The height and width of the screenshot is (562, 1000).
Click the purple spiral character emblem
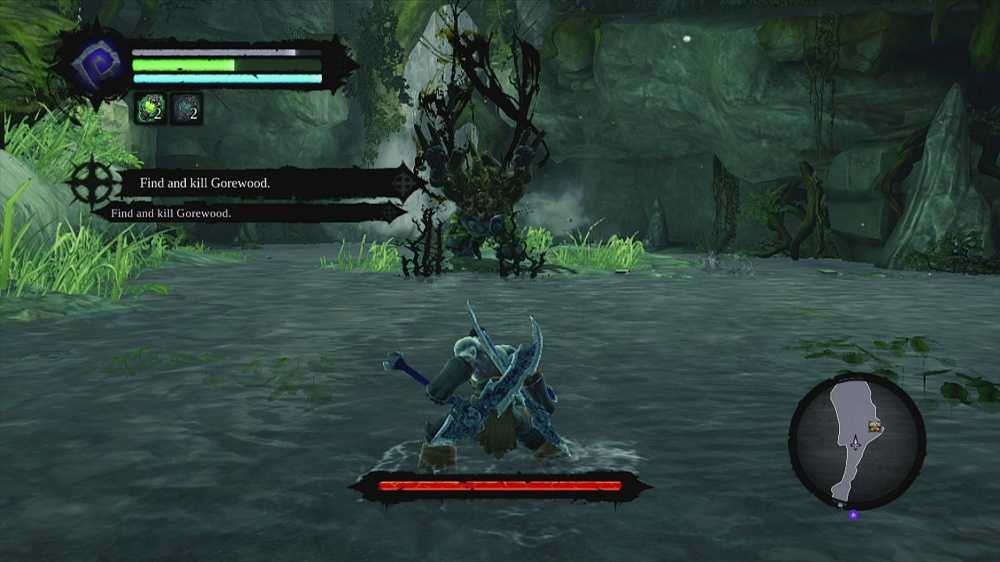click(x=96, y=64)
